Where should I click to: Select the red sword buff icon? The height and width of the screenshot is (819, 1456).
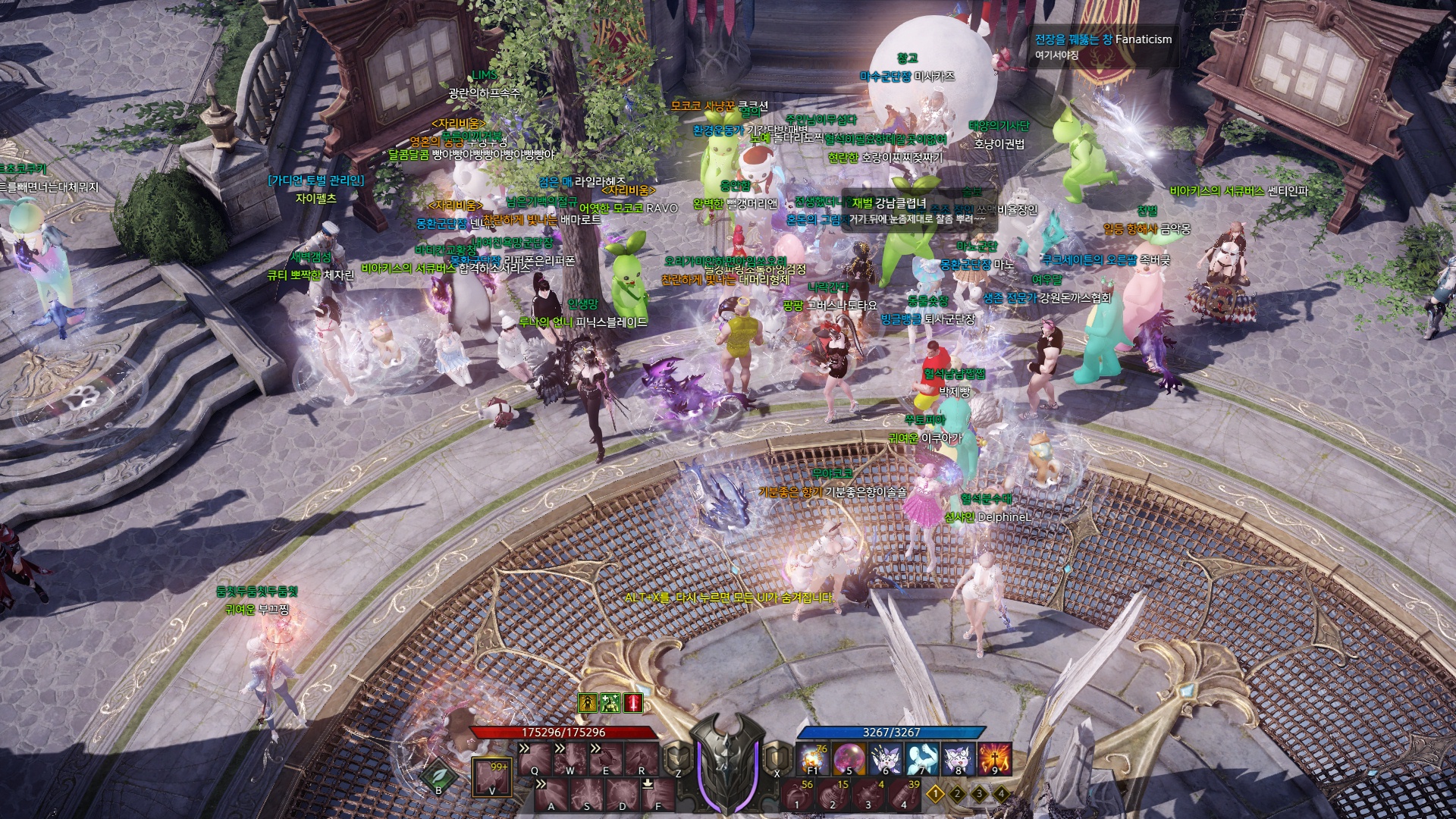point(633,703)
